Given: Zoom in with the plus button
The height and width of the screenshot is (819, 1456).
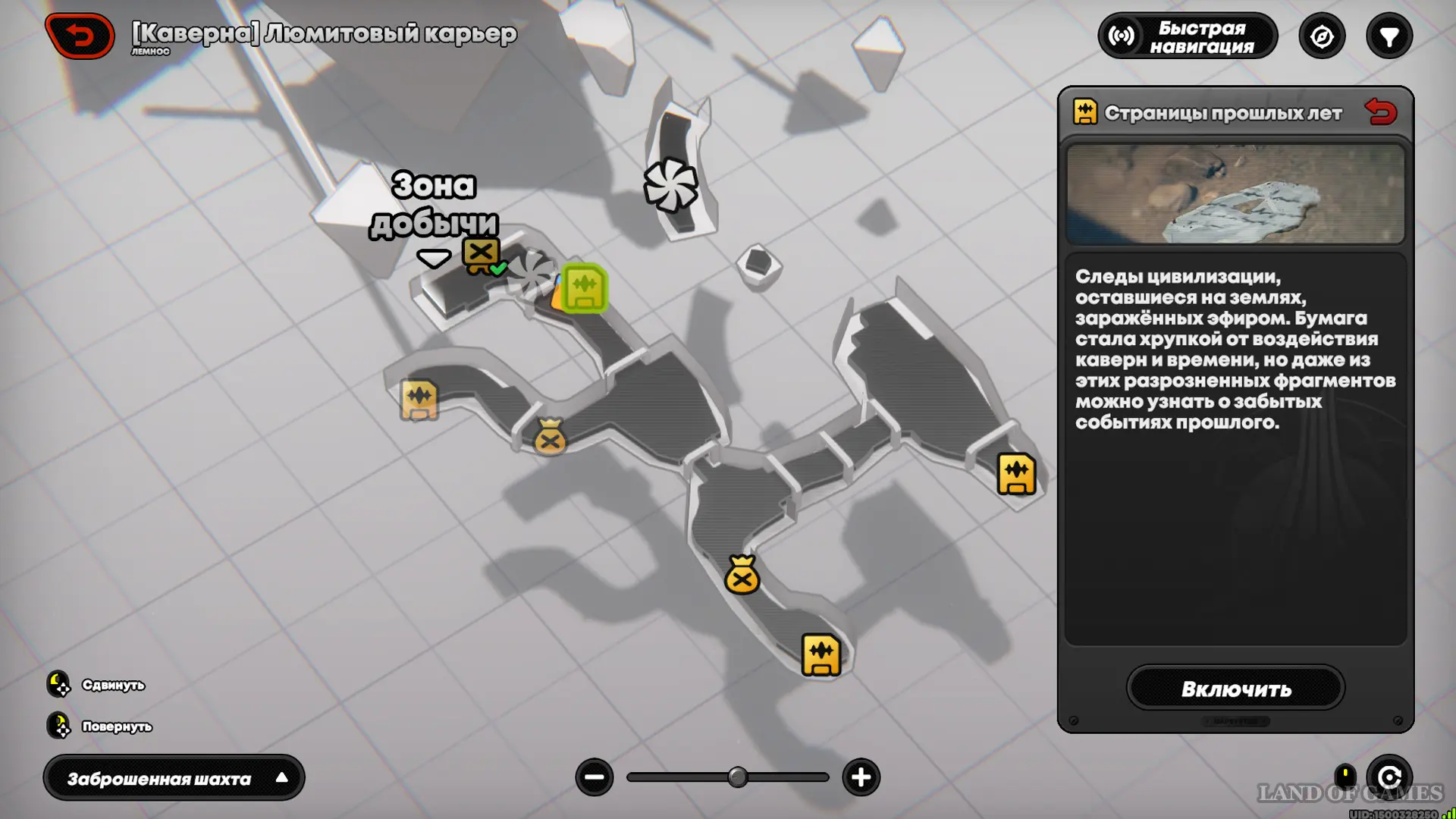Looking at the screenshot, I should [861, 777].
